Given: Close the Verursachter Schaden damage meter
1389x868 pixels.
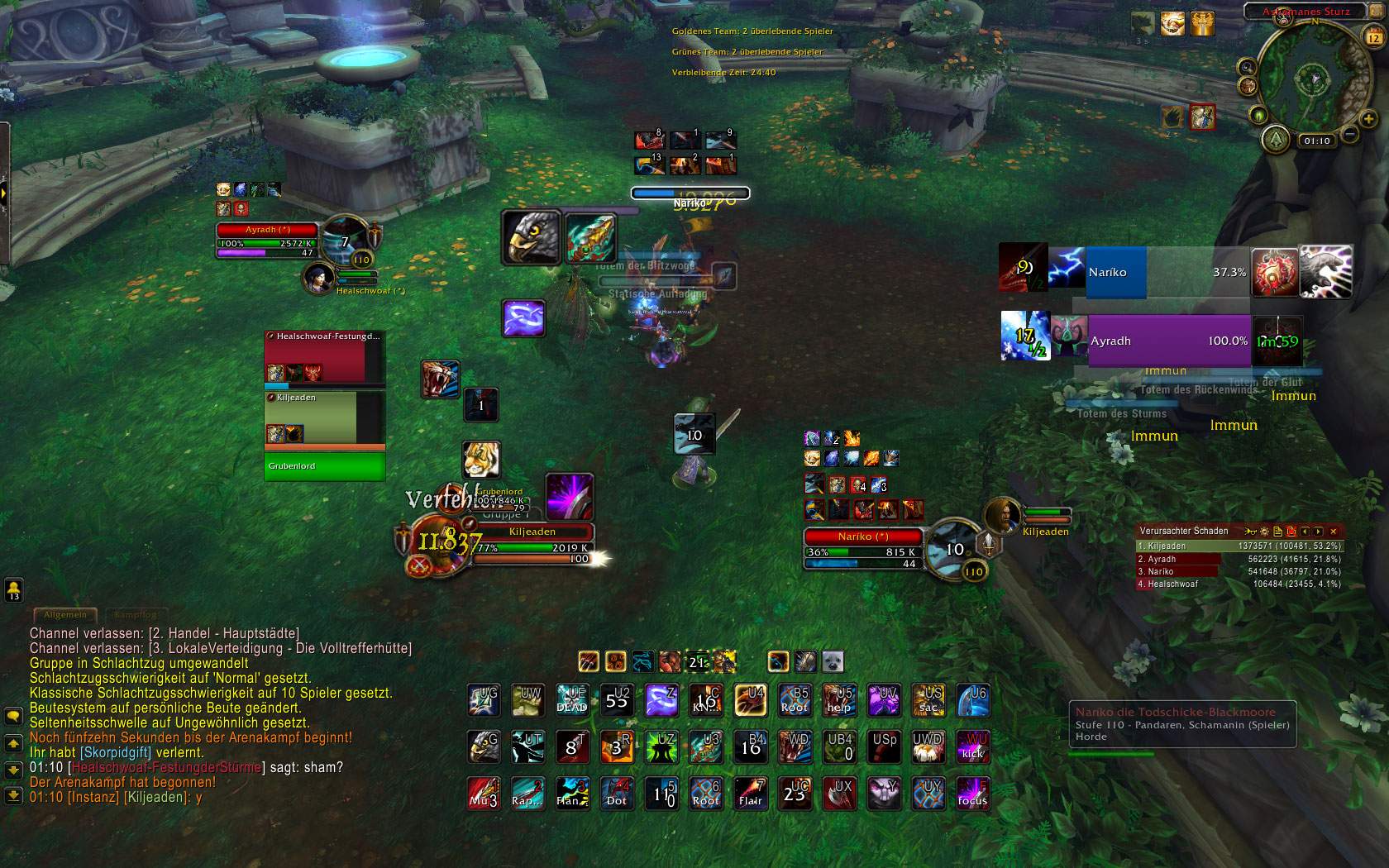Looking at the screenshot, I should 1333,532.
